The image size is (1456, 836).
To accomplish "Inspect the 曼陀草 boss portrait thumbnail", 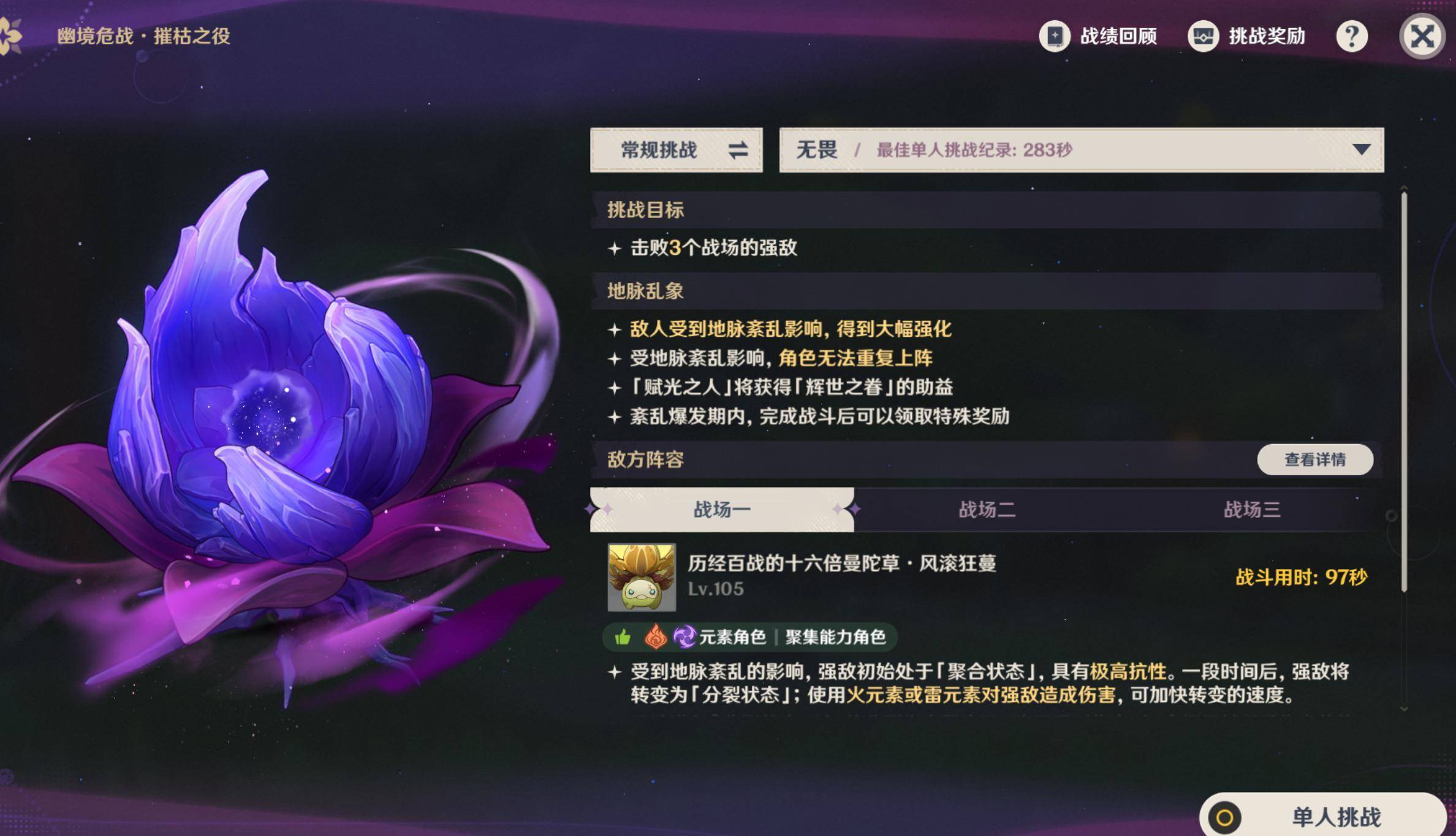I will pyautogui.click(x=642, y=577).
